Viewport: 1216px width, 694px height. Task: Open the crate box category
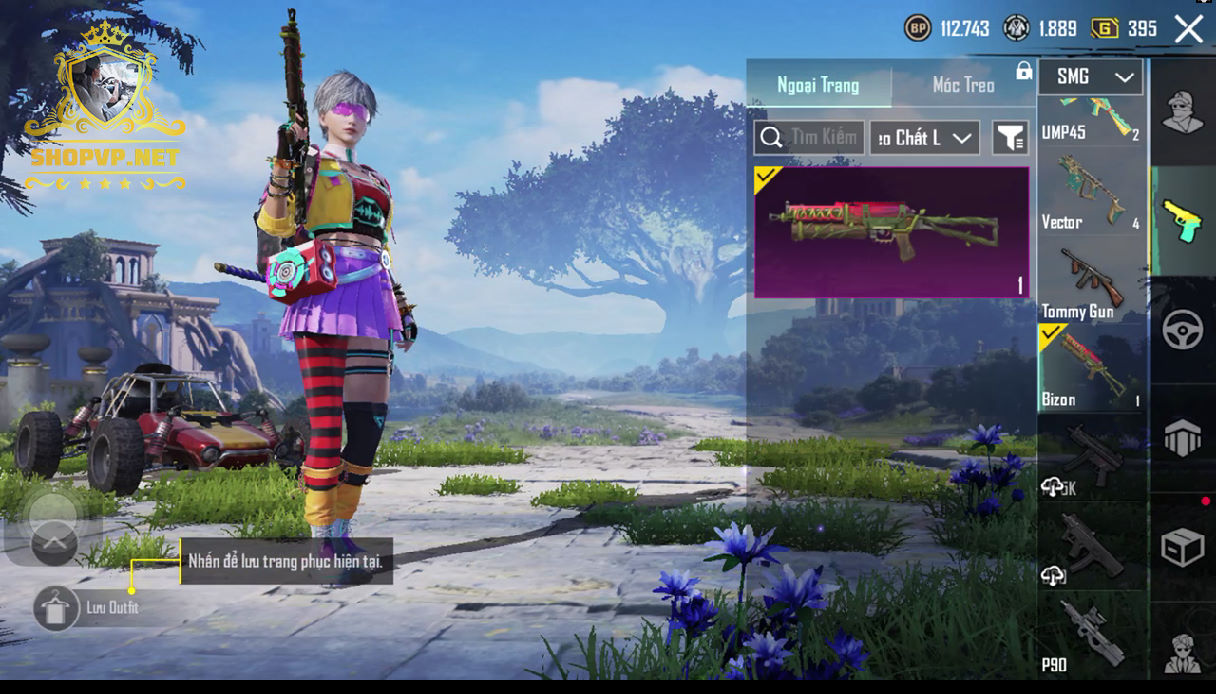click(x=1183, y=547)
